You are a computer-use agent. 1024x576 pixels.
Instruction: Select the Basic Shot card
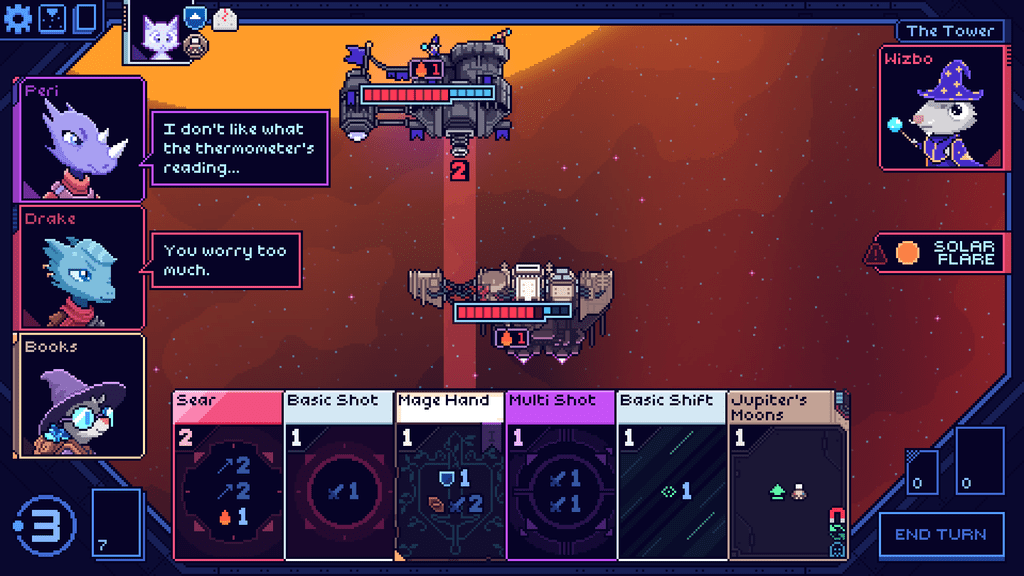(340, 475)
